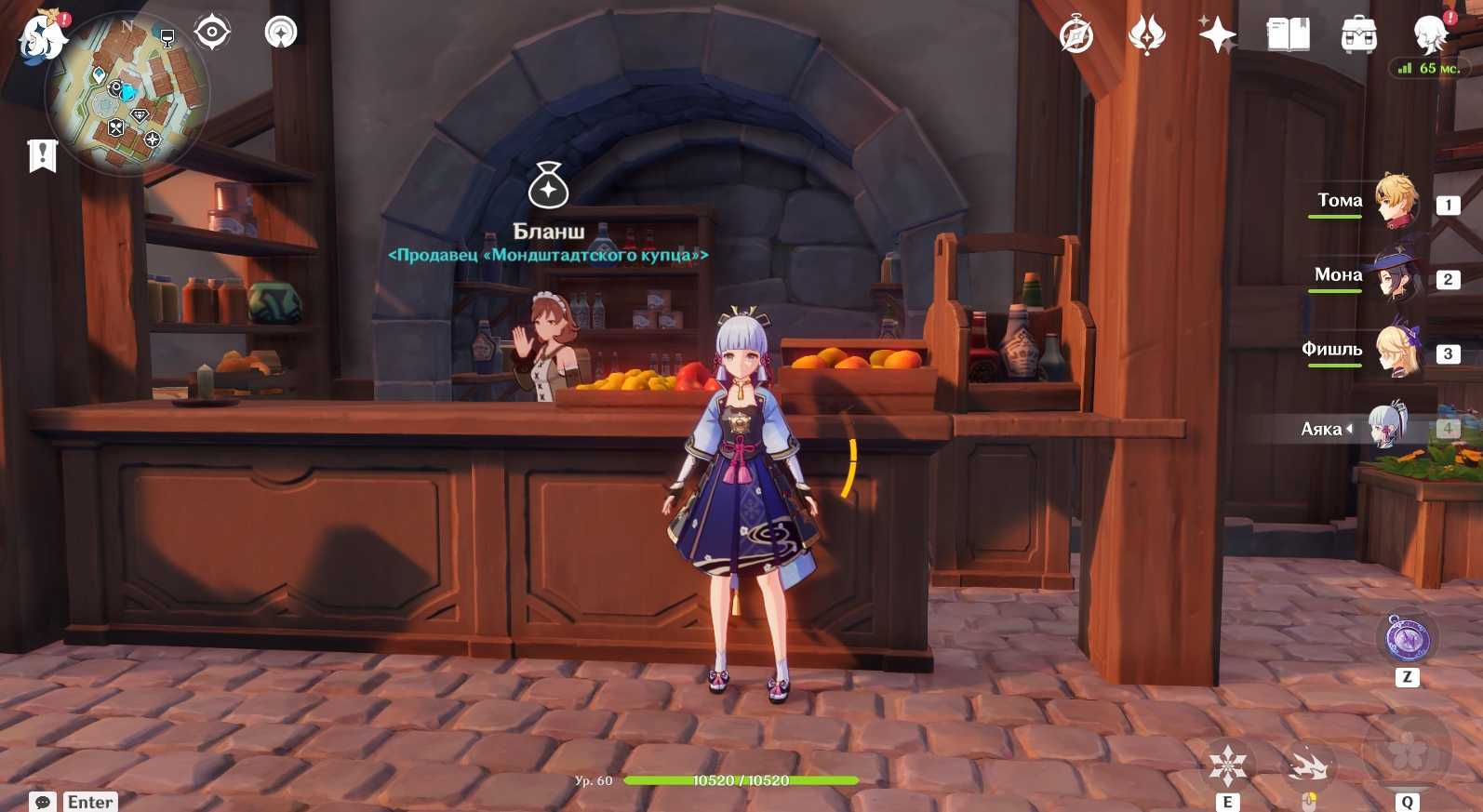Click the target-shaped icon beside the minimap

tap(212, 33)
